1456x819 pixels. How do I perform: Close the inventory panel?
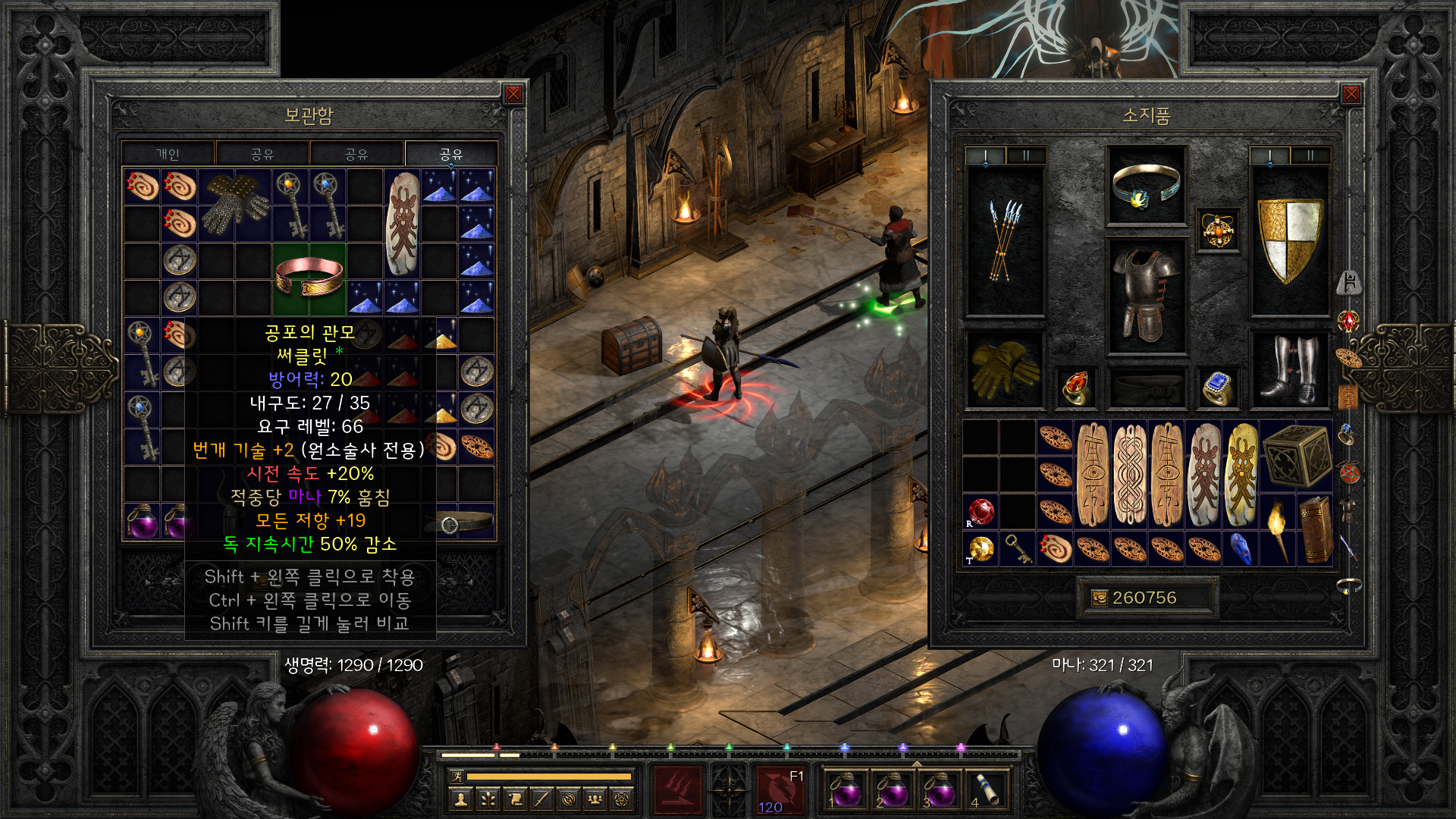click(1351, 94)
